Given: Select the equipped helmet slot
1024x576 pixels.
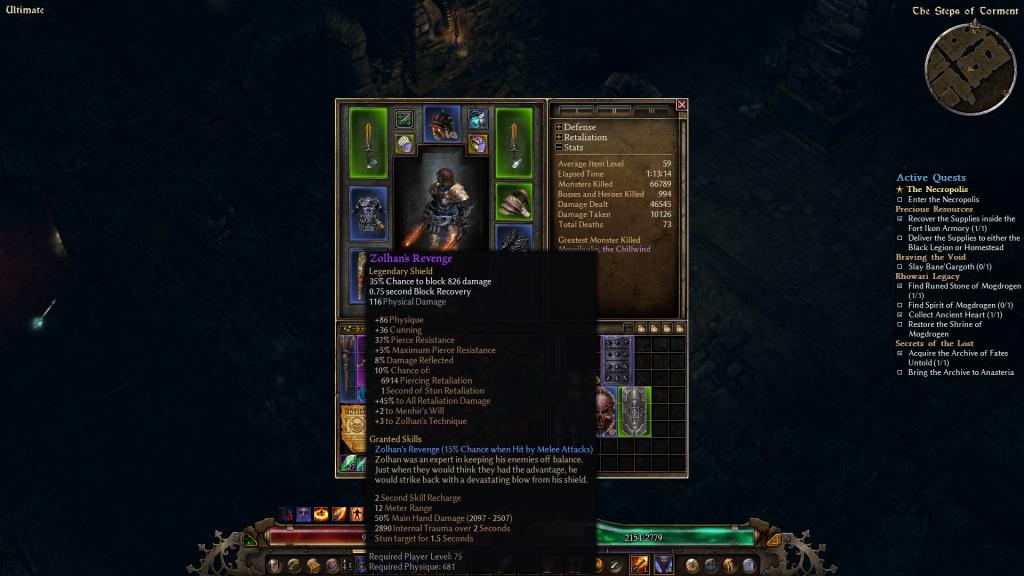Looking at the screenshot, I should pyautogui.click(x=441, y=123).
